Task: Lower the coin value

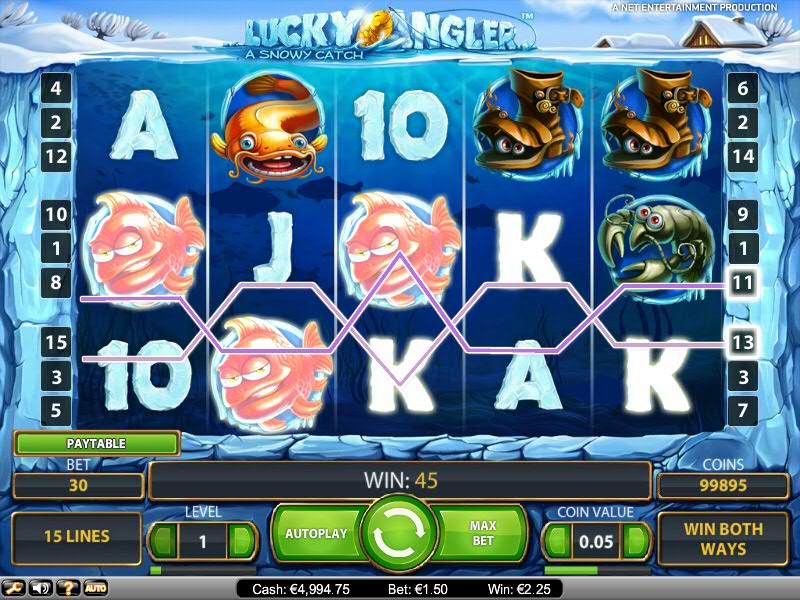Action: (x=558, y=542)
